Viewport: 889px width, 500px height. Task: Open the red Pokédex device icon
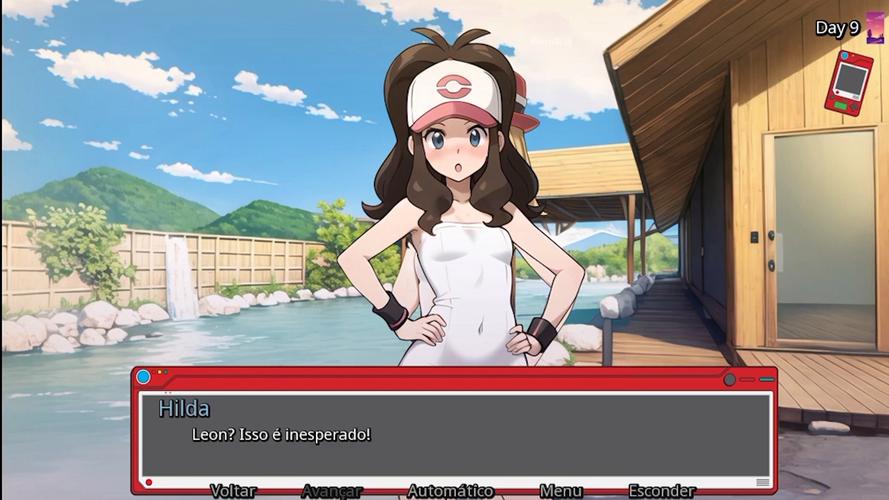click(849, 82)
